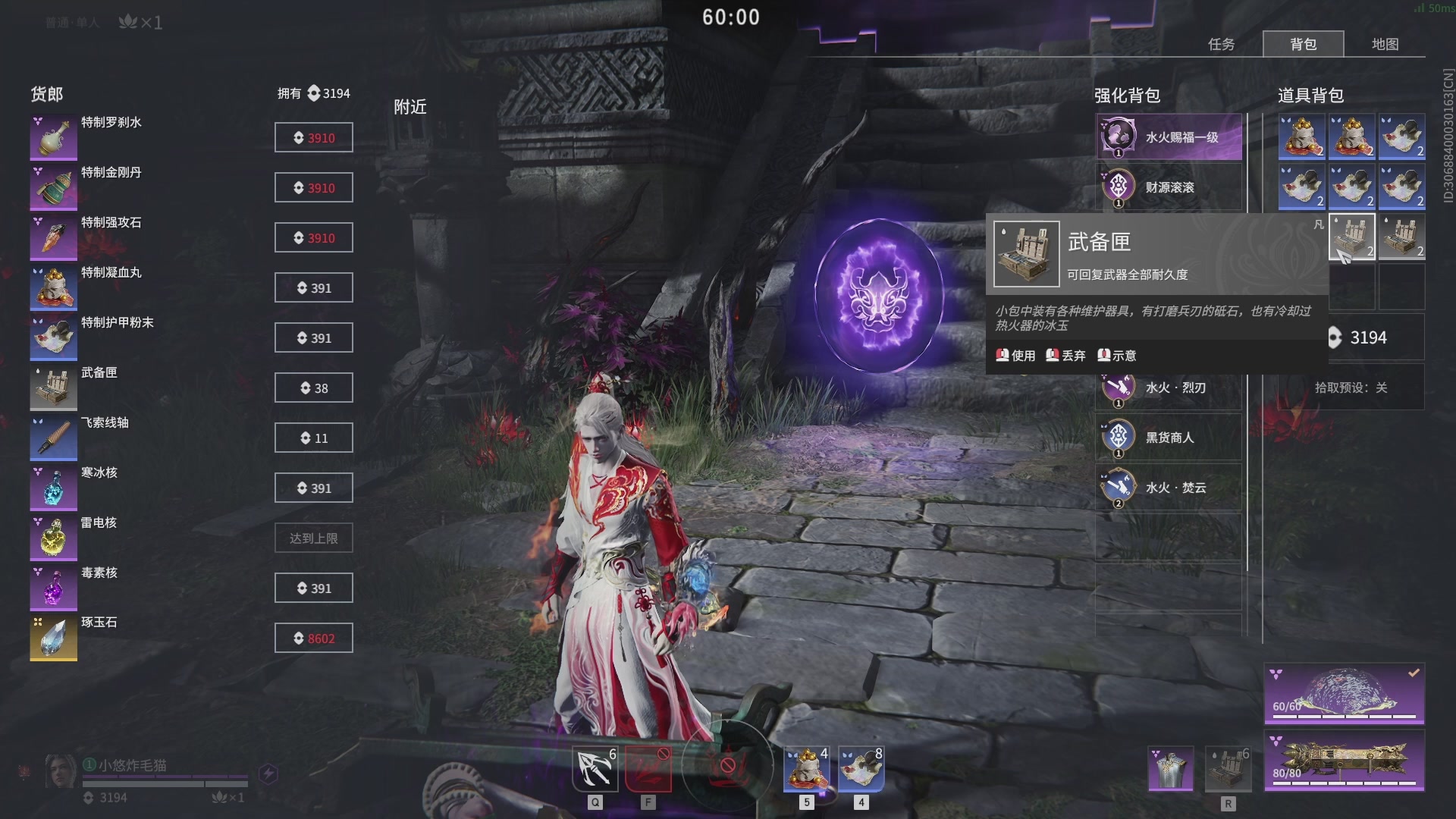Screen dimensions: 1456x819
Task: Buy 琢玉石 priced at 8602
Action: click(x=313, y=639)
